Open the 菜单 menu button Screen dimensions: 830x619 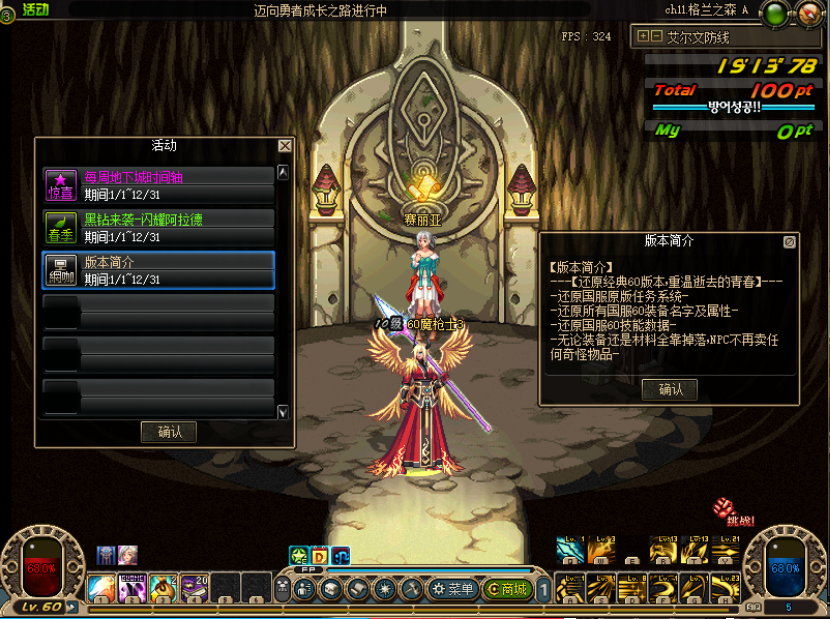coord(452,590)
